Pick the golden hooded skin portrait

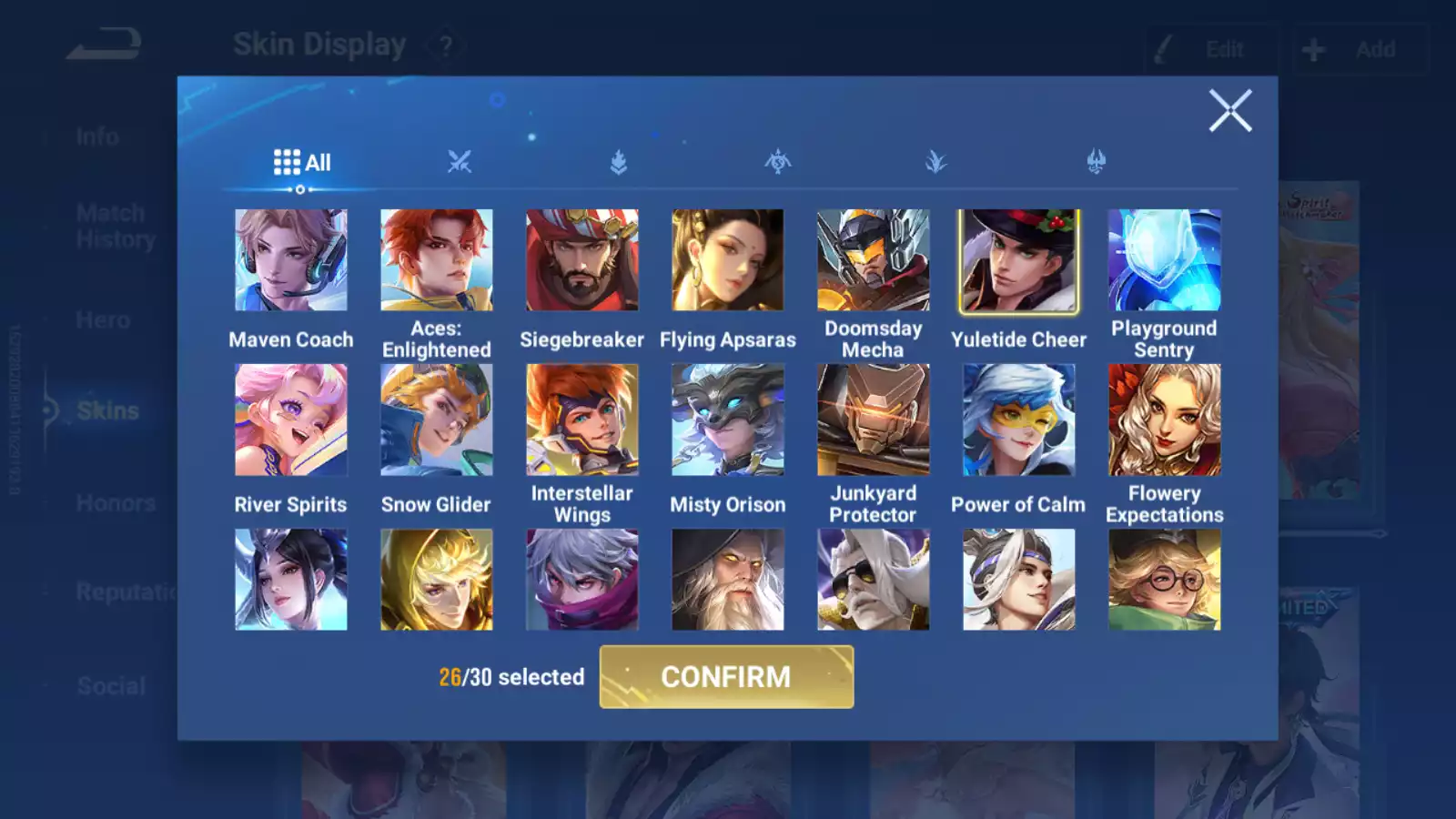click(436, 580)
